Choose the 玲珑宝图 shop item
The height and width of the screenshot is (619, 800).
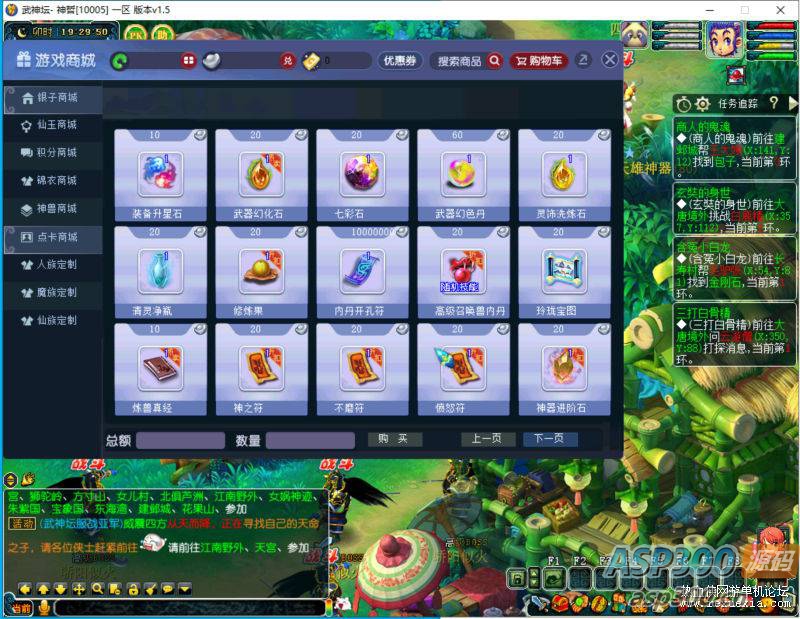point(563,271)
